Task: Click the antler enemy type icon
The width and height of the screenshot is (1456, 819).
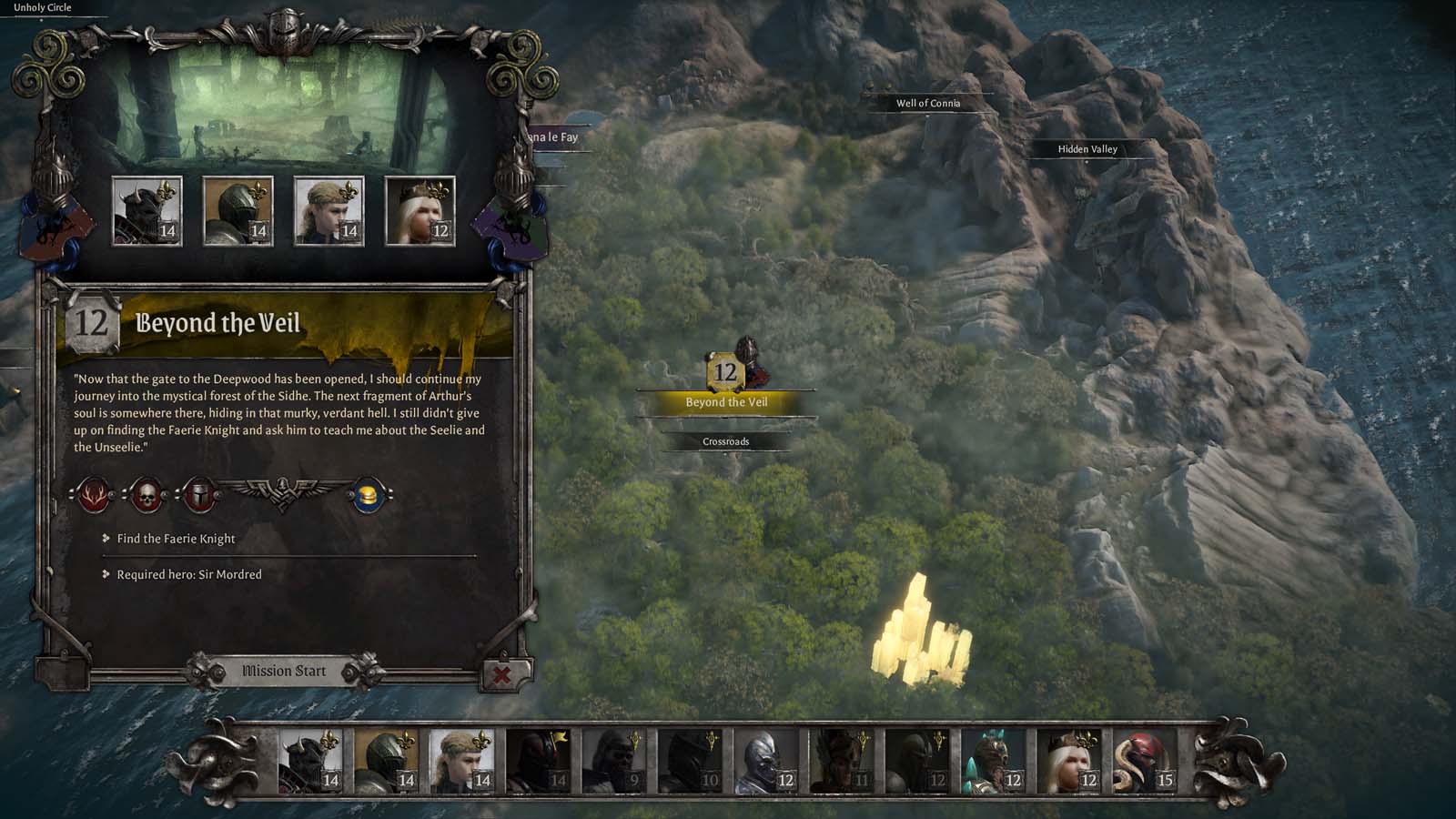Action: (x=93, y=496)
